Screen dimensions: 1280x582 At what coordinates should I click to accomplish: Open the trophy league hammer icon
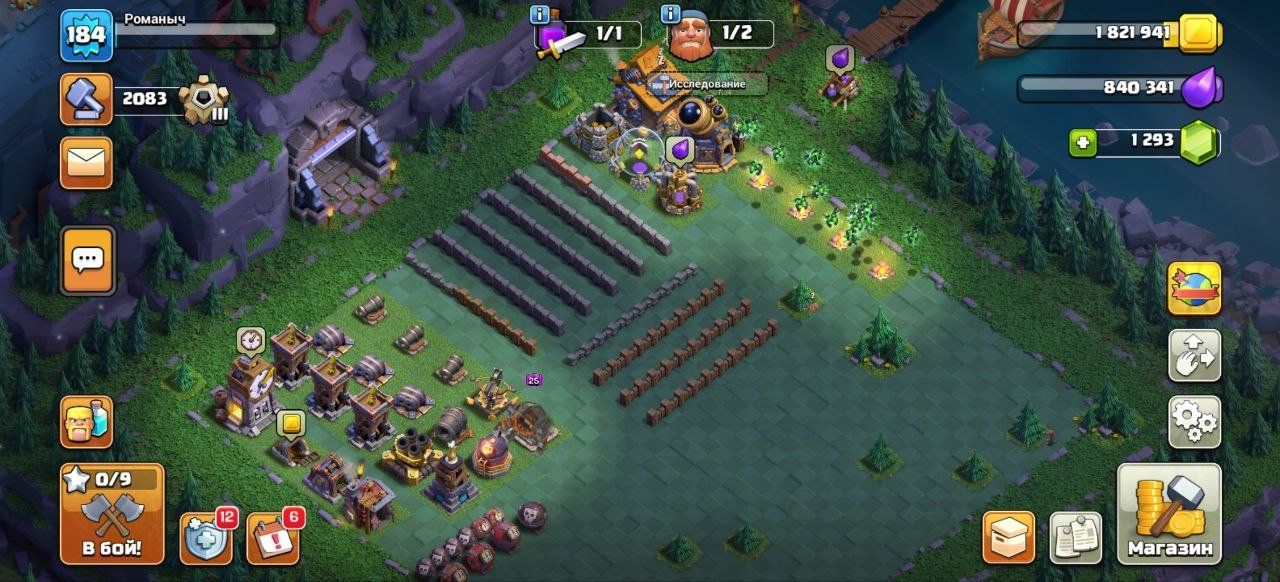coord(86,99)
